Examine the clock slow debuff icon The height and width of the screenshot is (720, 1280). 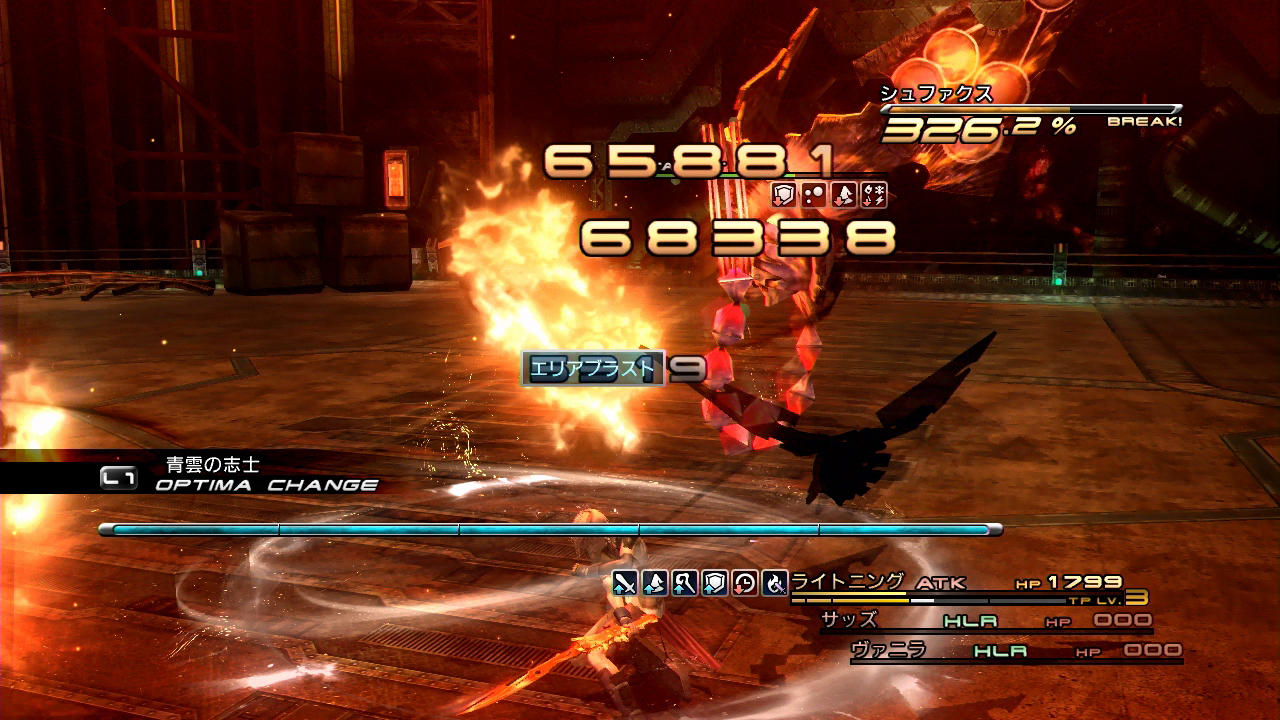tap(744, 583)
